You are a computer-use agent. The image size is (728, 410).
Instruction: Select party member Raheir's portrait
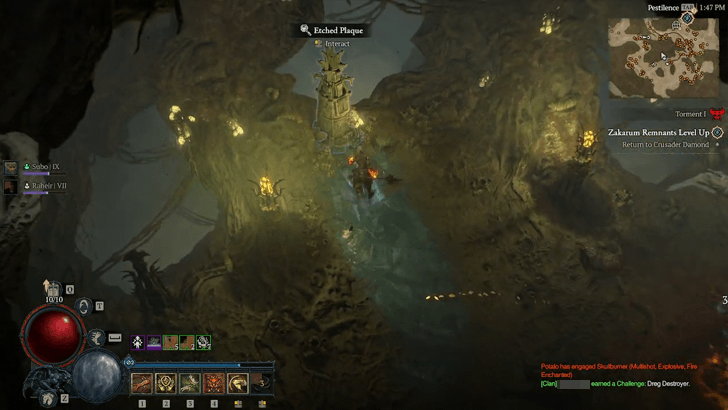[11, 186]
